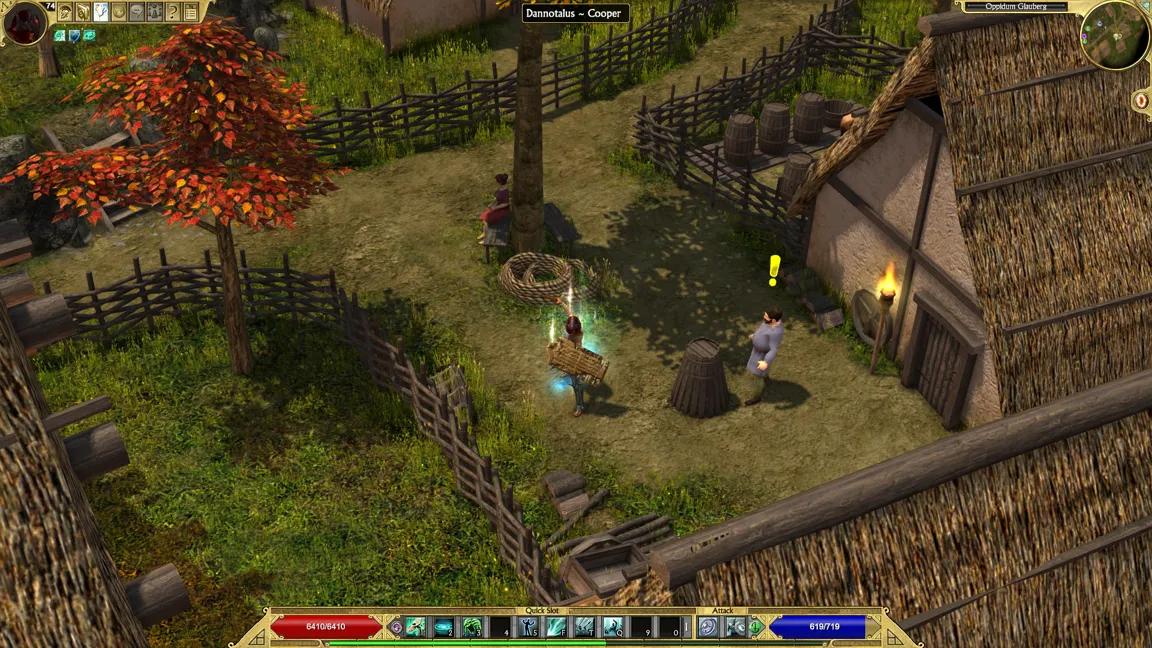Open the game menu list icon
Screen dimensions: 1152x648
point(191,12)
